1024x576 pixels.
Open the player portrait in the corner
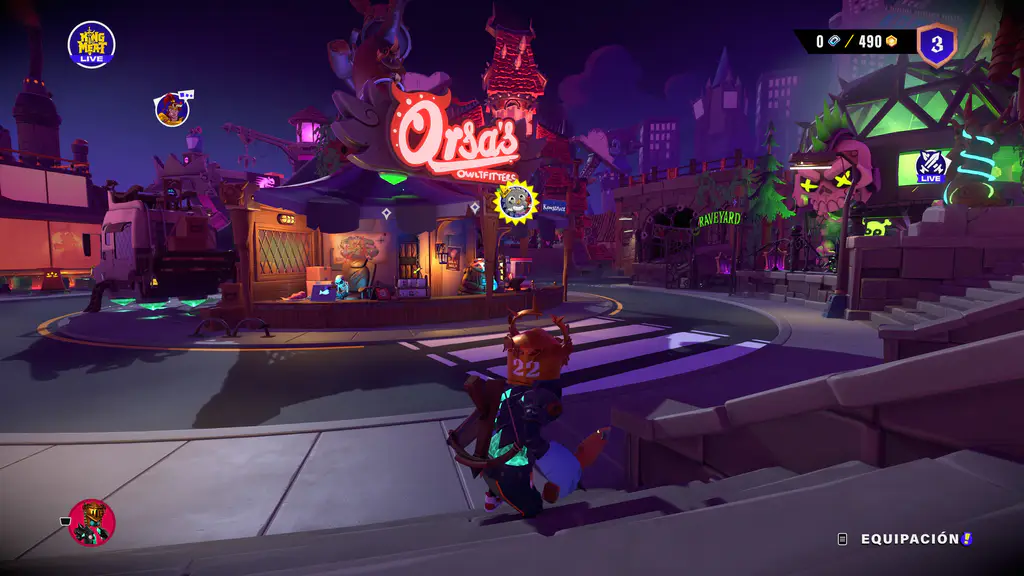(92, 522)
